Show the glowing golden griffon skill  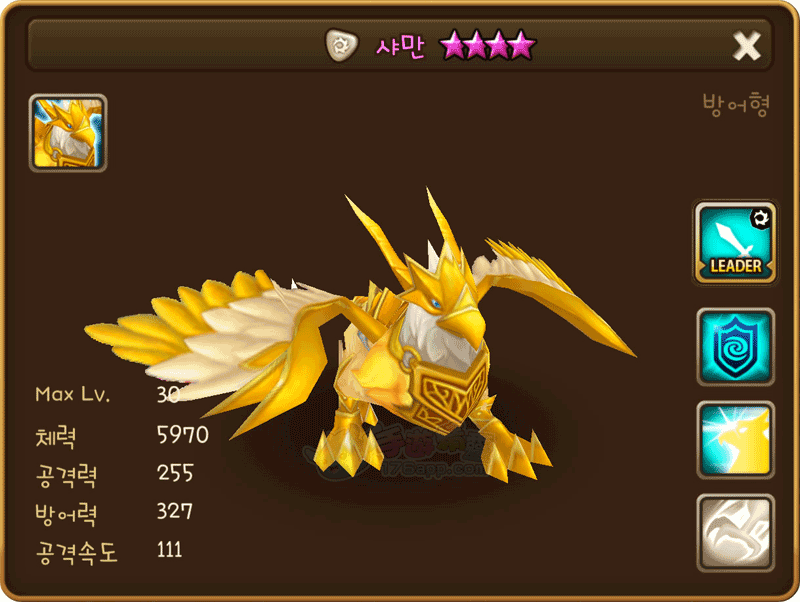pyautogui.click(x=735, y=440)
